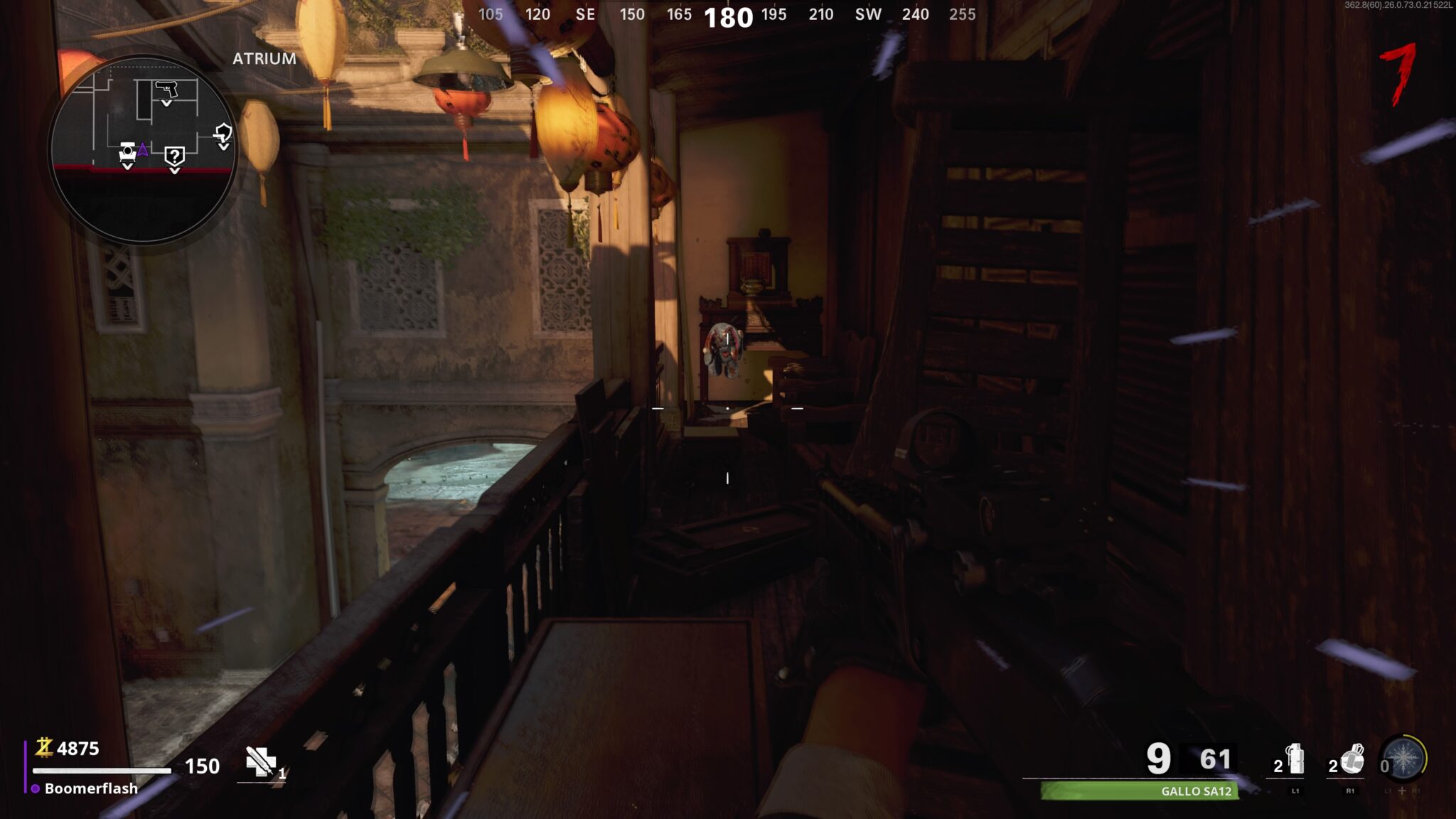Click the crafting table icon on the minimap
The height and width of the screenshot is (819, 1456).
tap(127, 152)
